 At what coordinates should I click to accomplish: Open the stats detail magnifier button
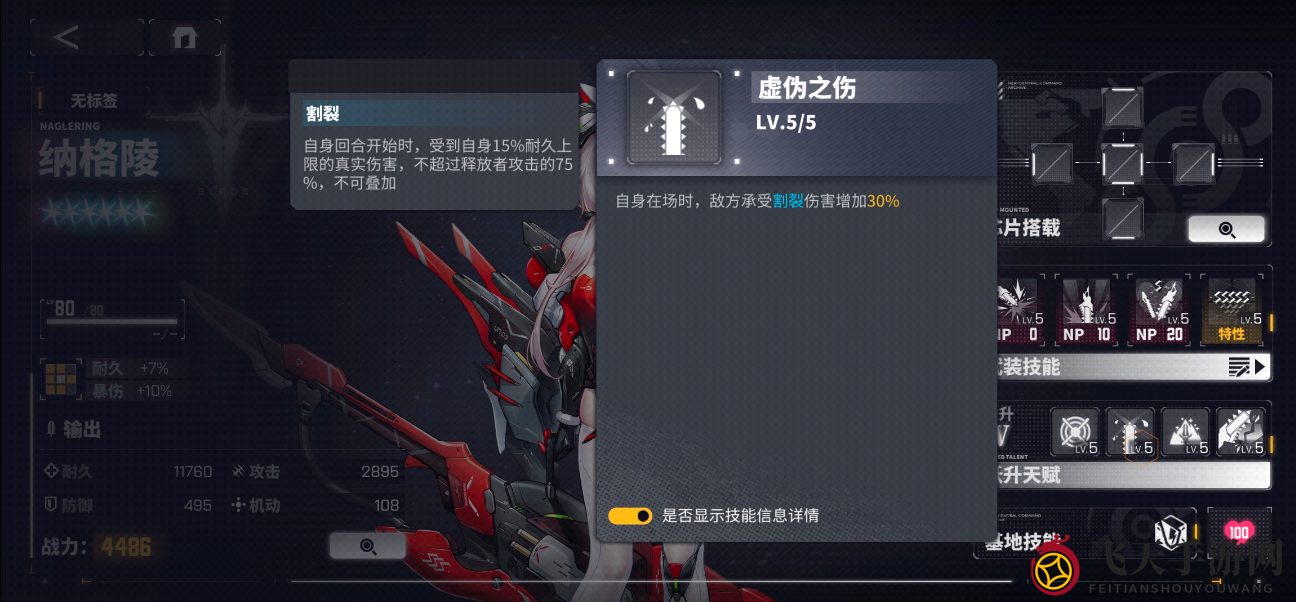[367, 546]
